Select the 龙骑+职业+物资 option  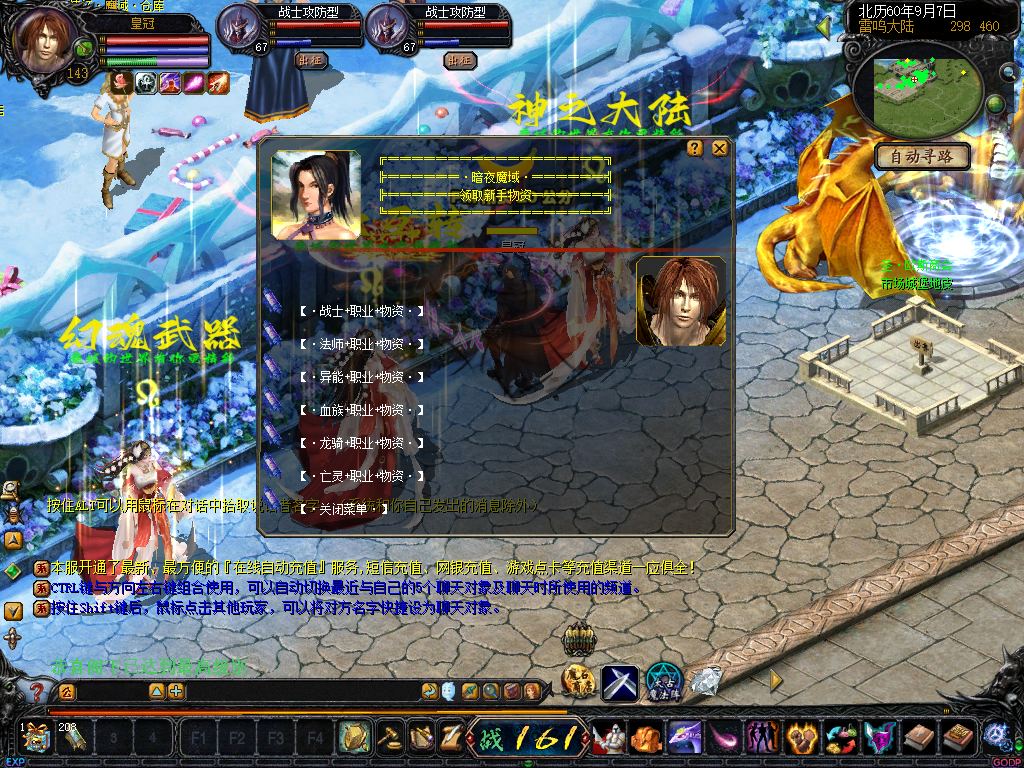[360, 443]
